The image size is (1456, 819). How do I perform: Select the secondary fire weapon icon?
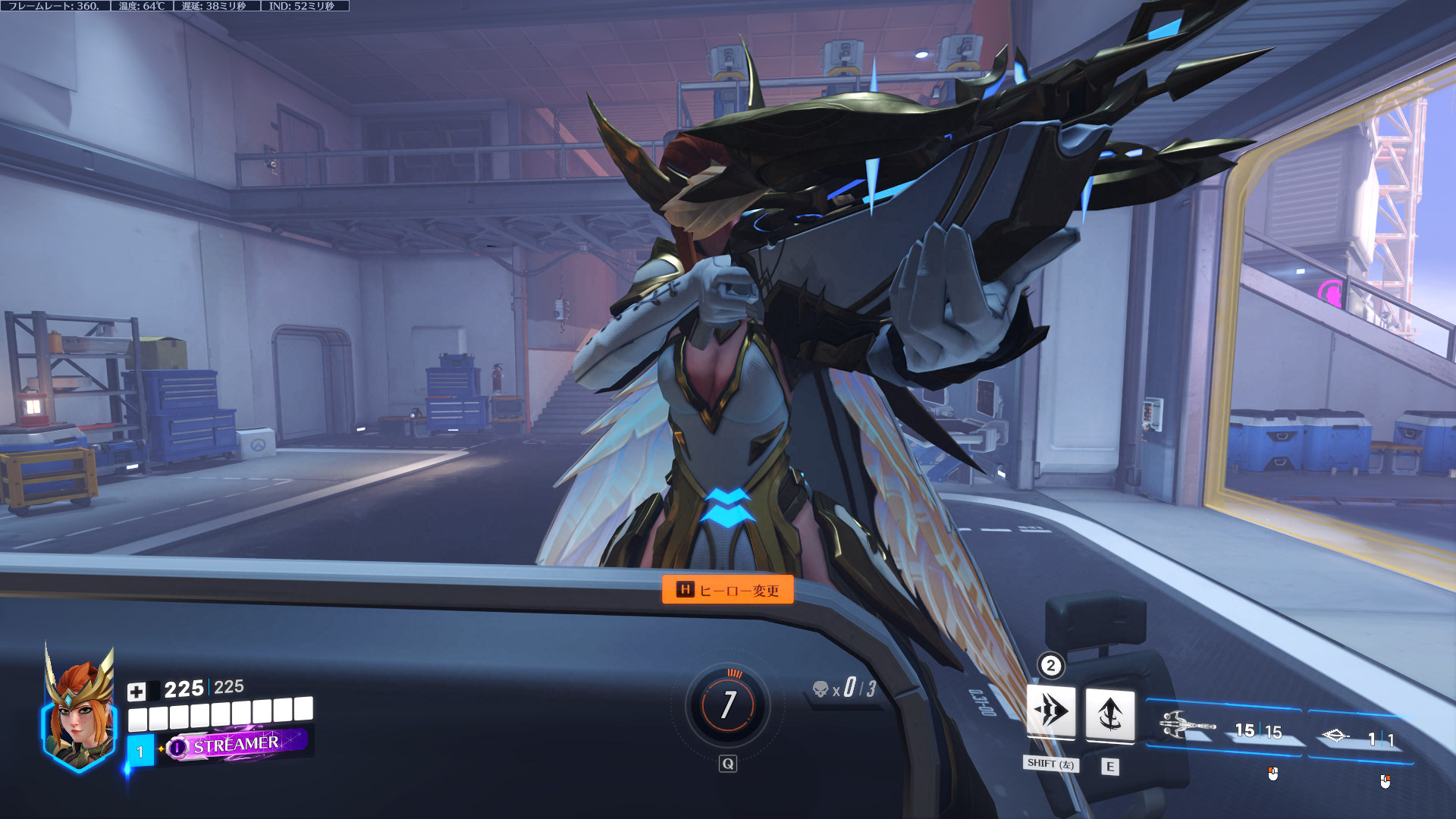pyautogui.click(x=1335, y=736)
